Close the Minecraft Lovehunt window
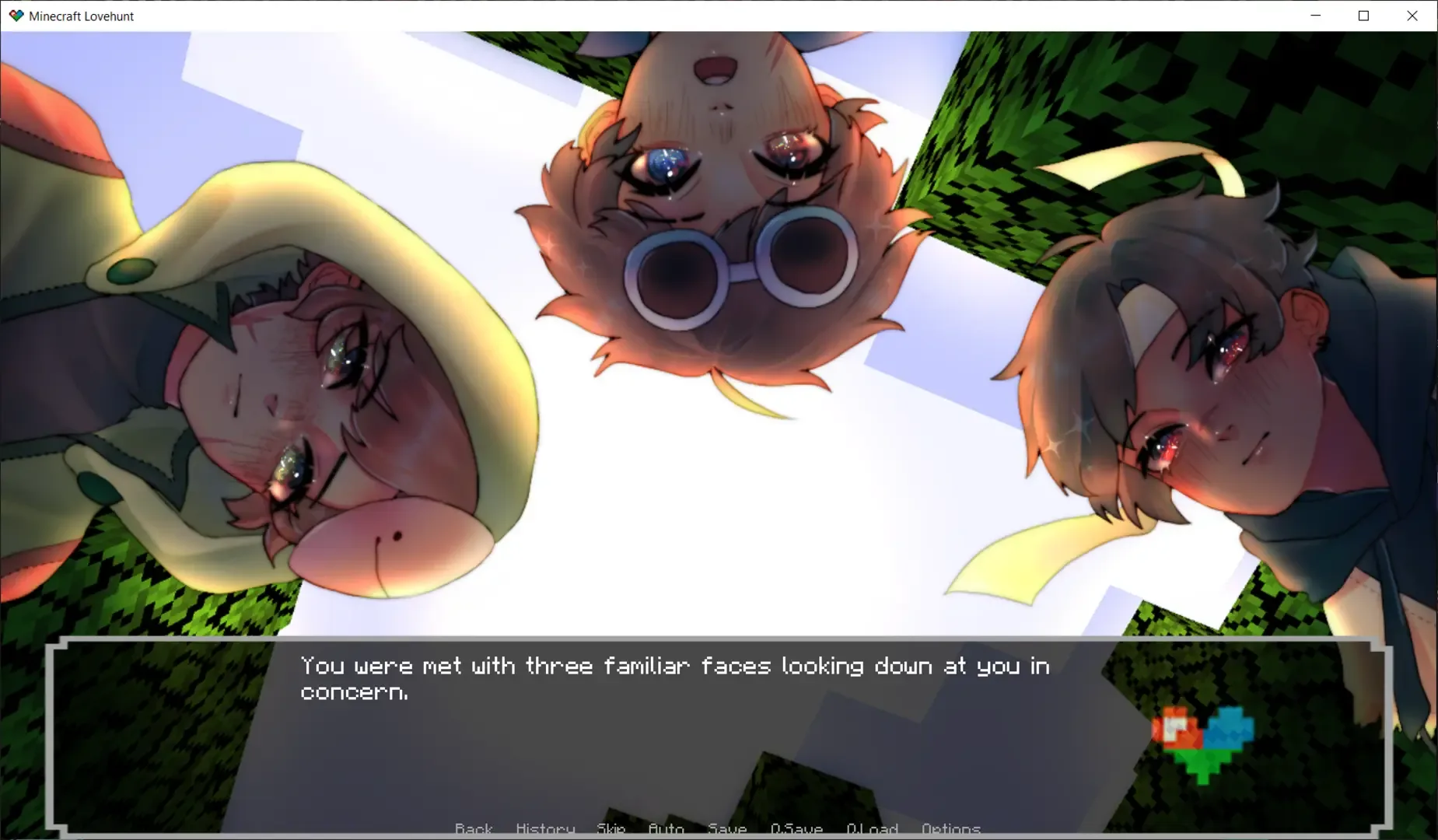Screen dimensions: 1438x840 tap(1412, 15)
